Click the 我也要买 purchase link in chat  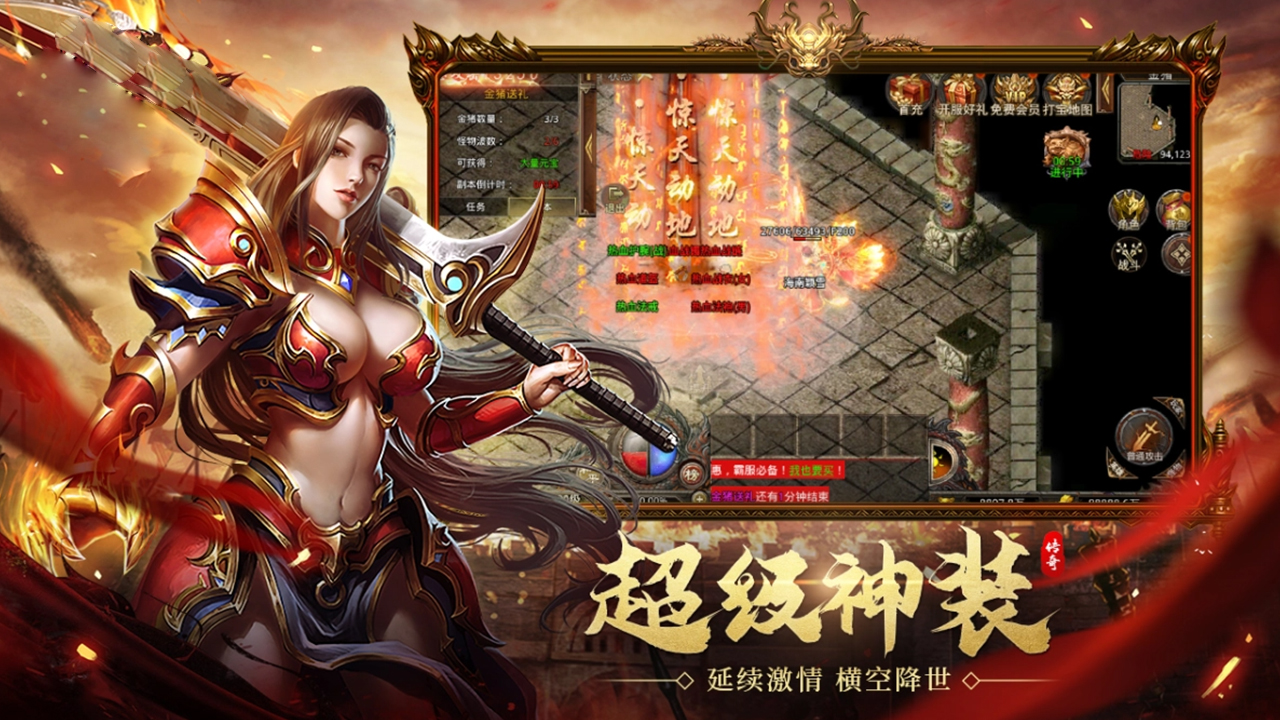pyautogui.click(x=811, y=471)
